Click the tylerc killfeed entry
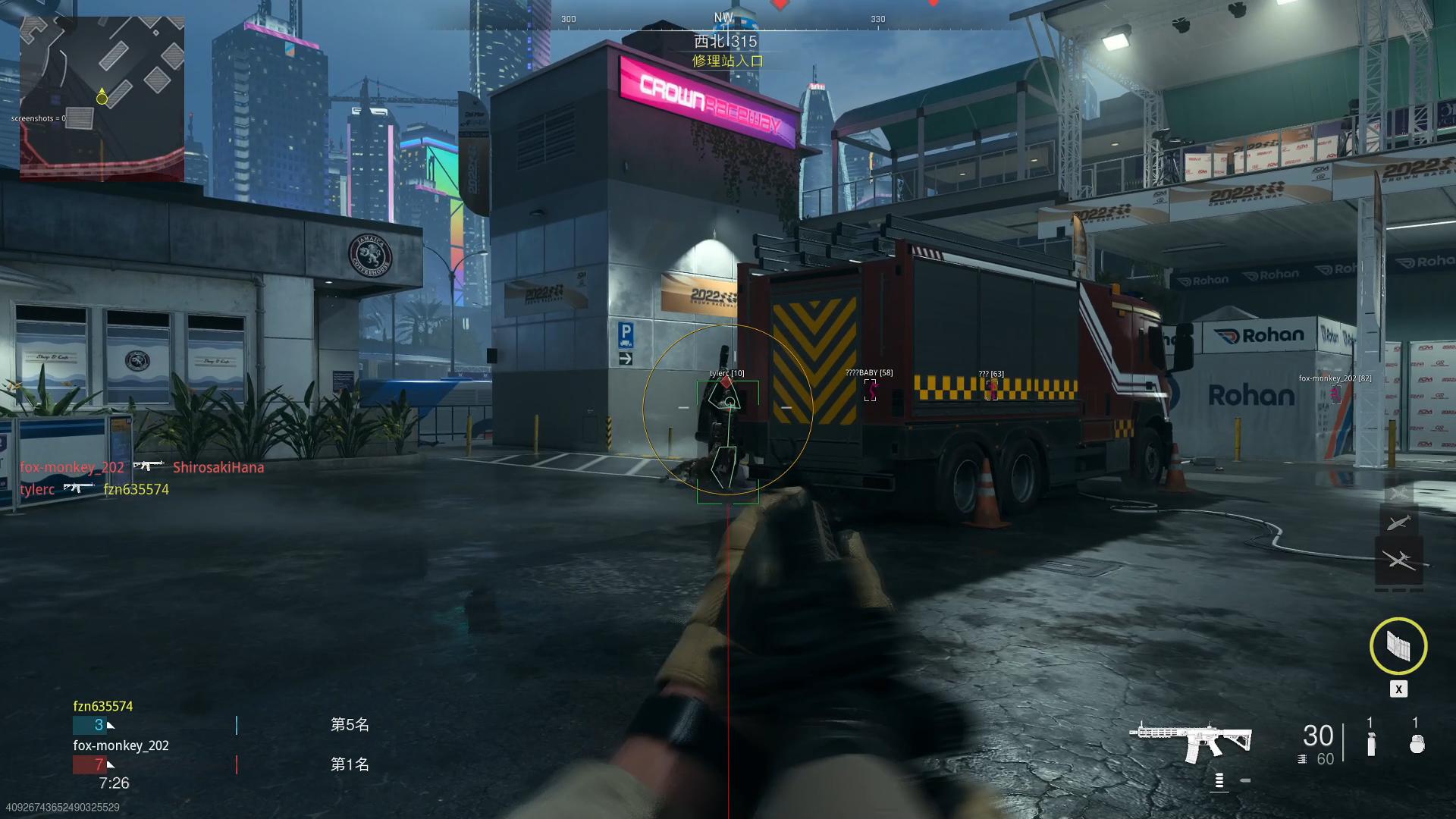1456x819 pixels. click(x=37, y=490)
